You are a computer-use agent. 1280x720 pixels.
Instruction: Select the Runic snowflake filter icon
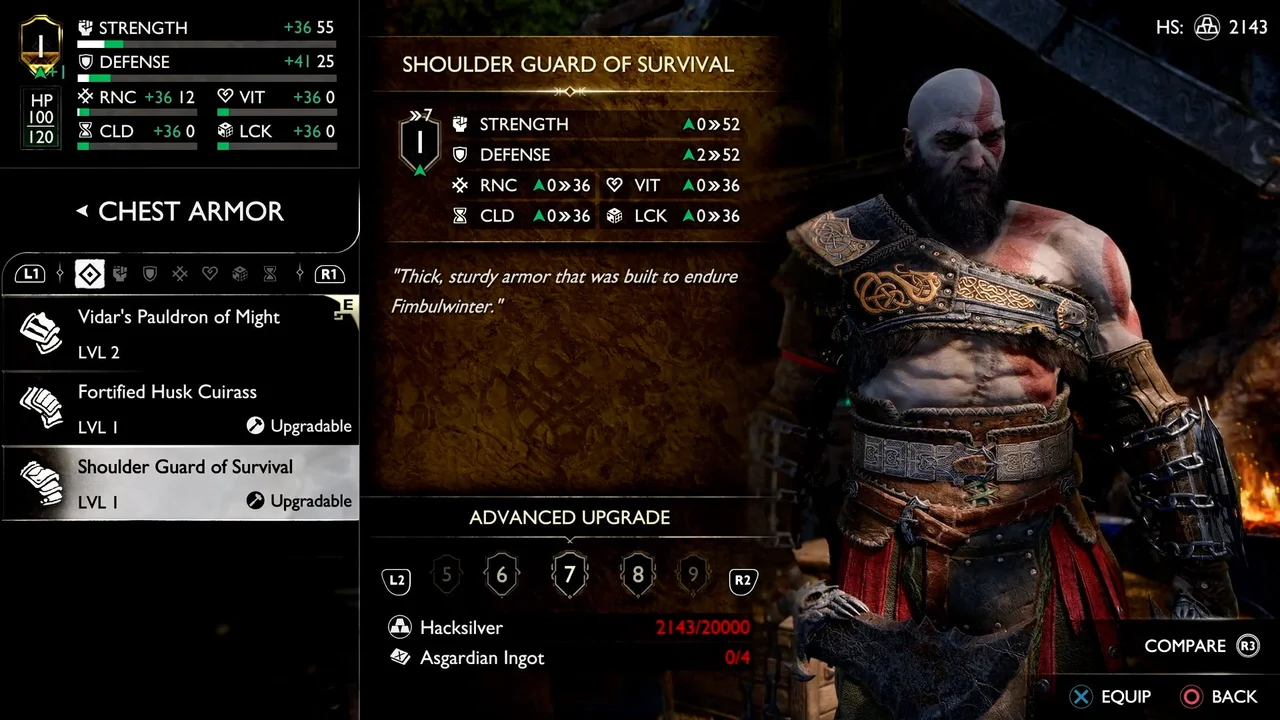coord(180,274)
